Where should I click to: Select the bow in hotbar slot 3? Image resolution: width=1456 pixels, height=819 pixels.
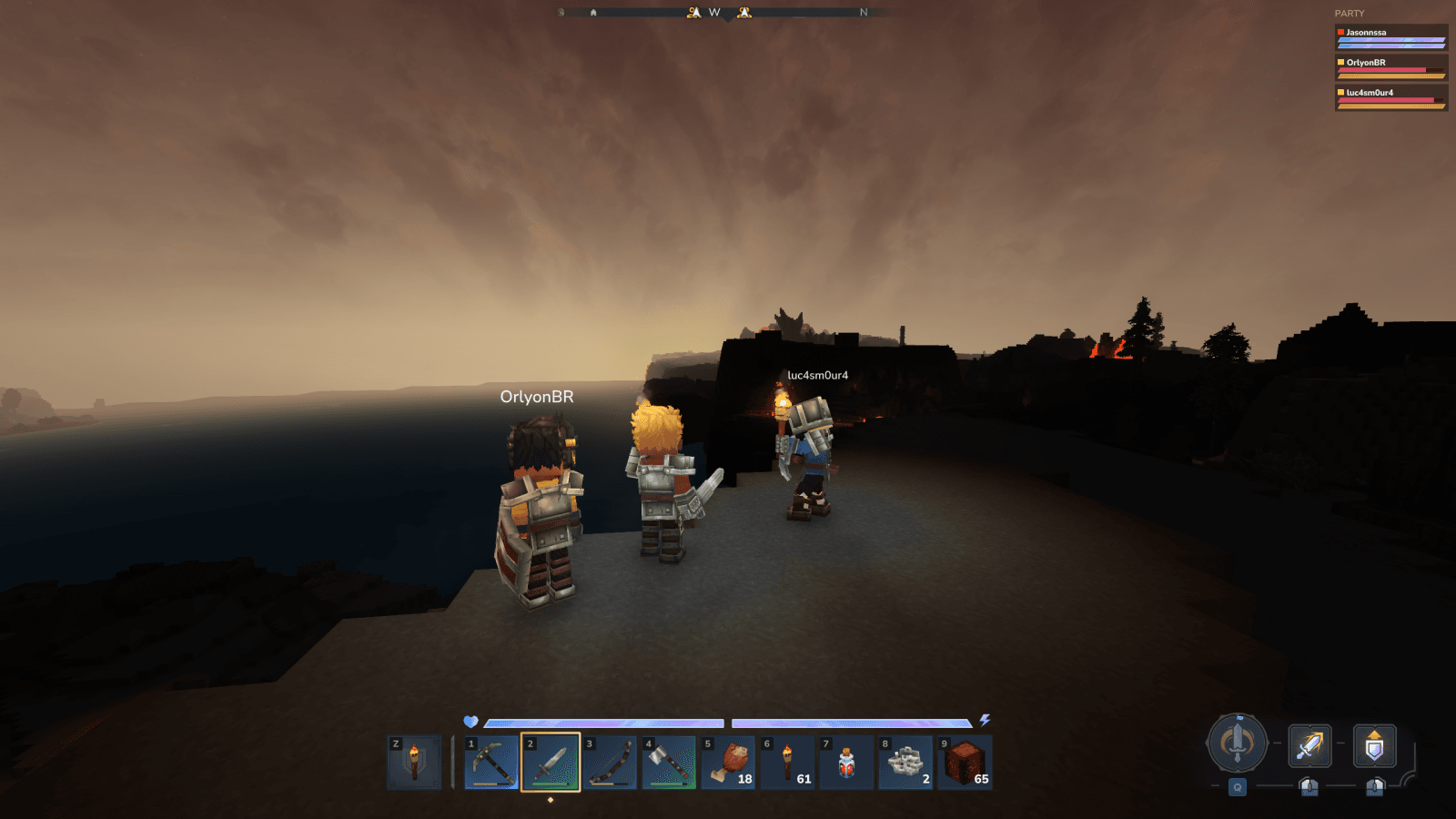tap(612, 764)
